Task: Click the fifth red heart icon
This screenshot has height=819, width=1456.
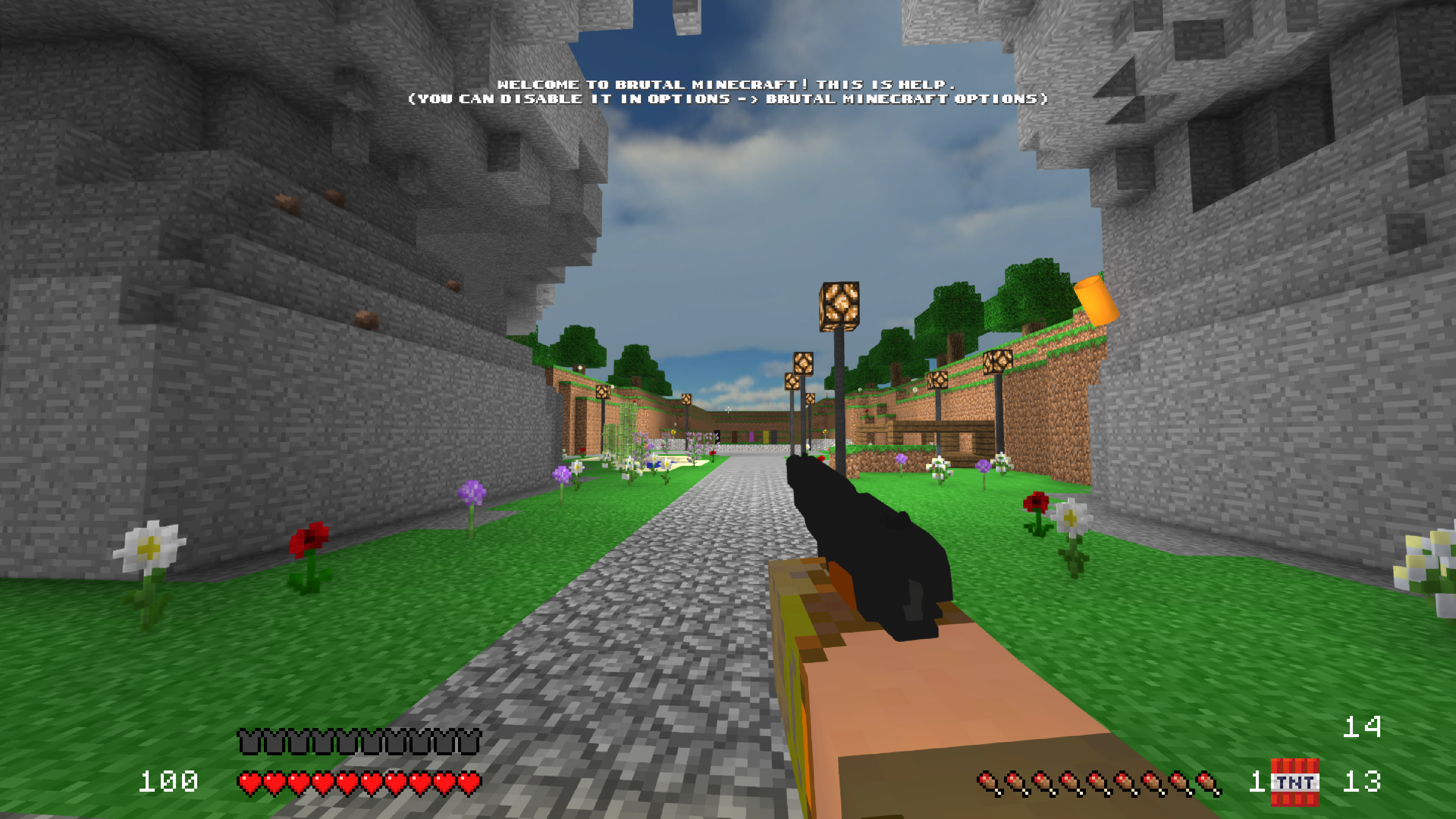Action: pyautogui.click(x=346, y=782)
